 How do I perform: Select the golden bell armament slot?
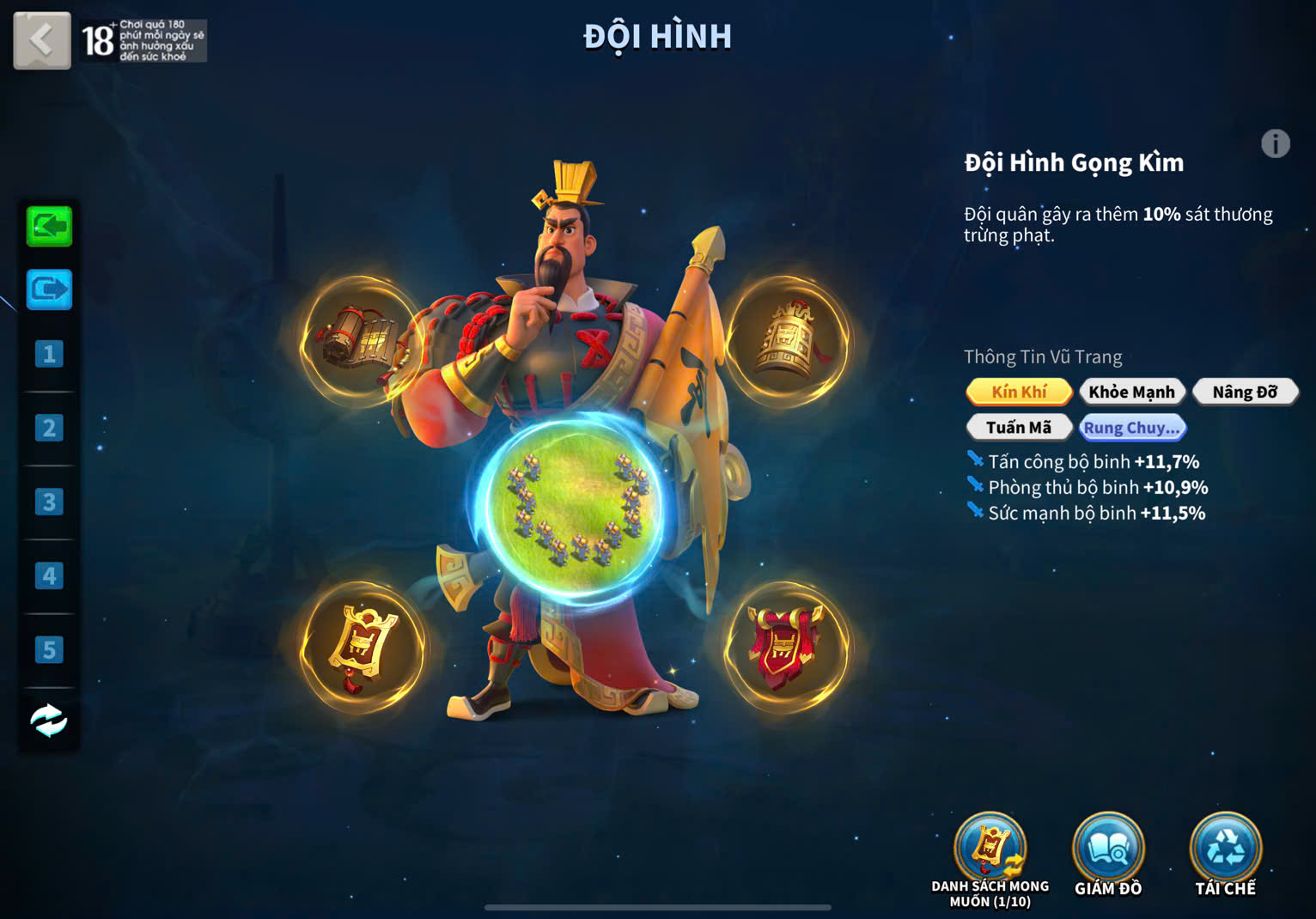pyautogui.click(x=787, y=340)
